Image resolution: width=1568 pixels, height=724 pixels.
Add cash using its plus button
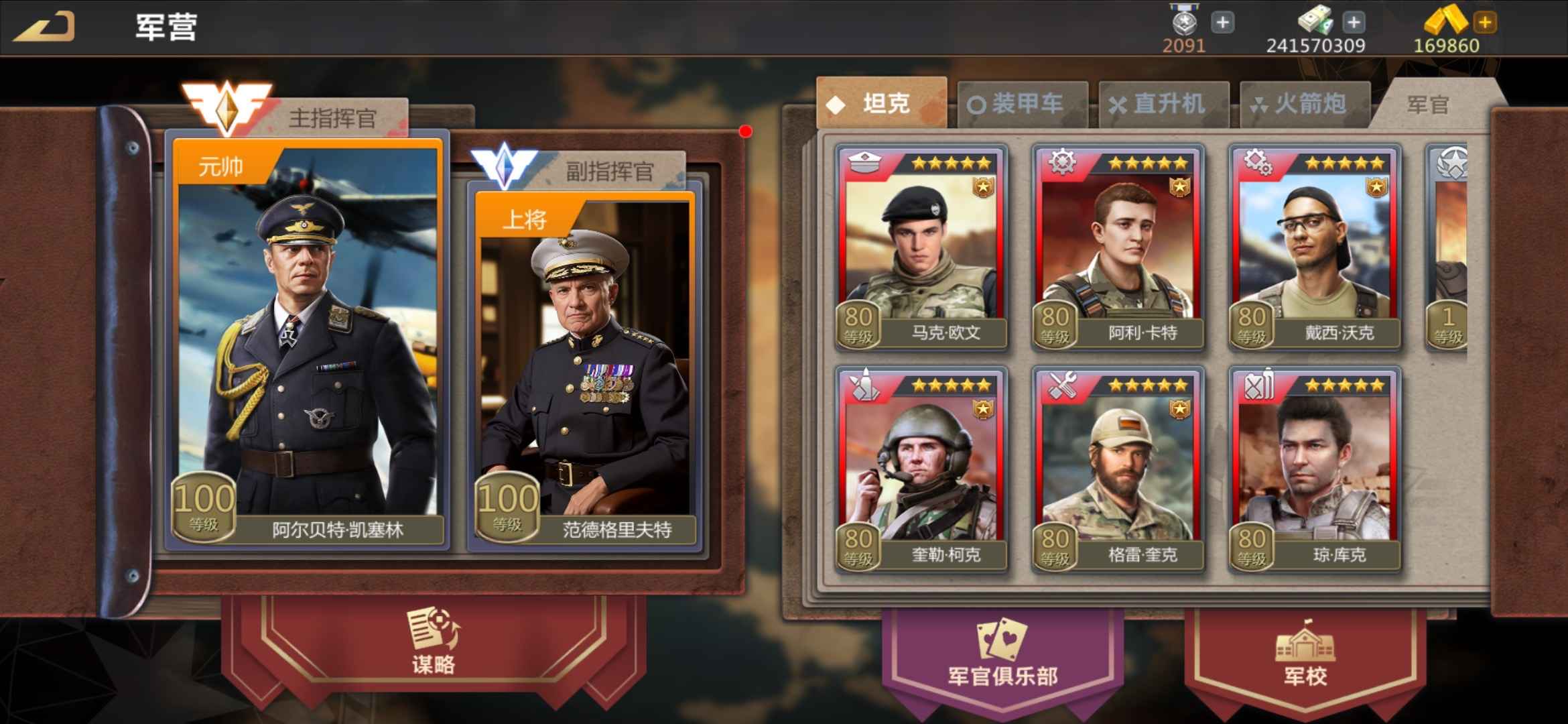coord(1354,23)
